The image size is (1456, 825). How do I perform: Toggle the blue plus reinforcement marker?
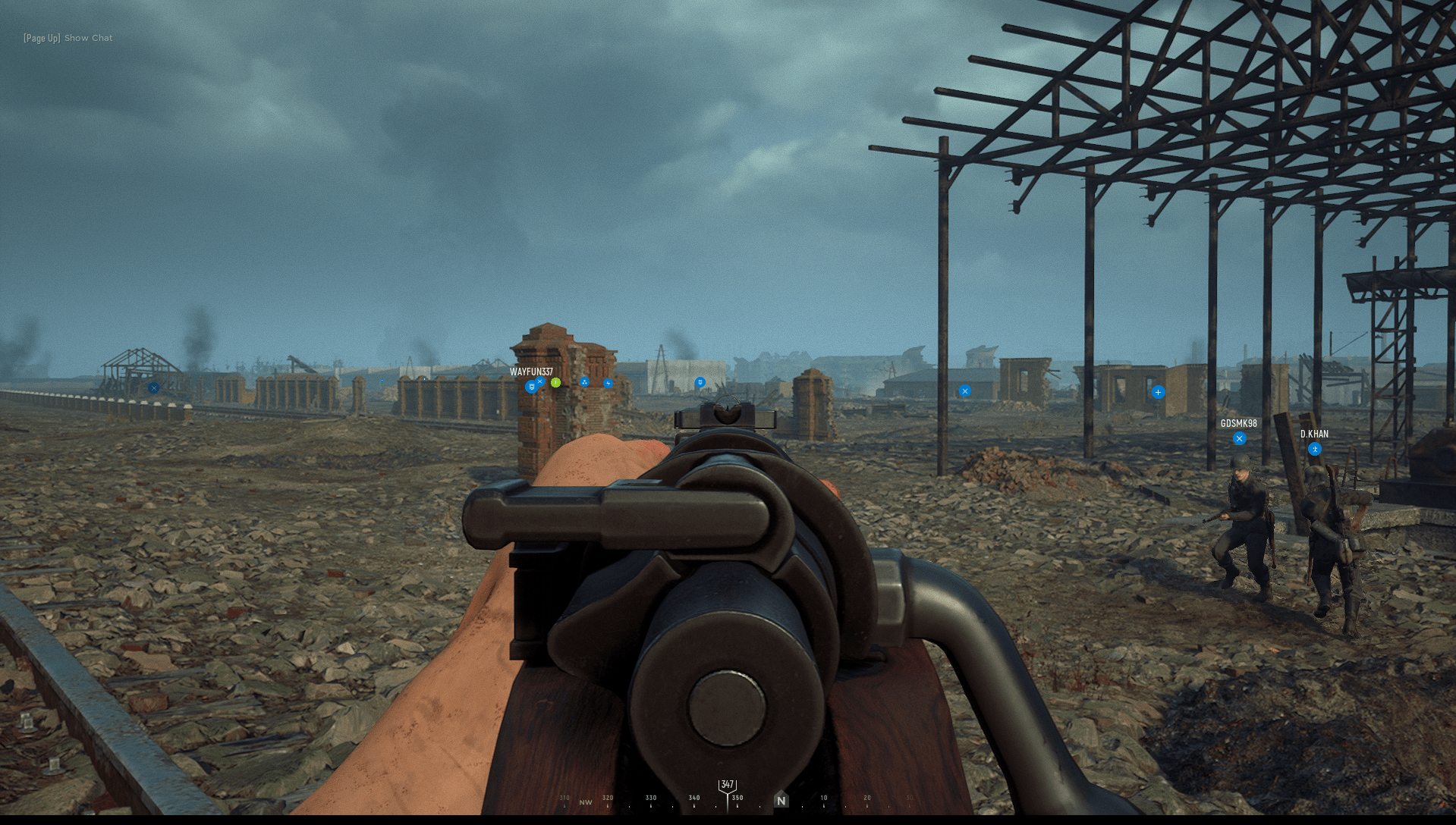1157,392
